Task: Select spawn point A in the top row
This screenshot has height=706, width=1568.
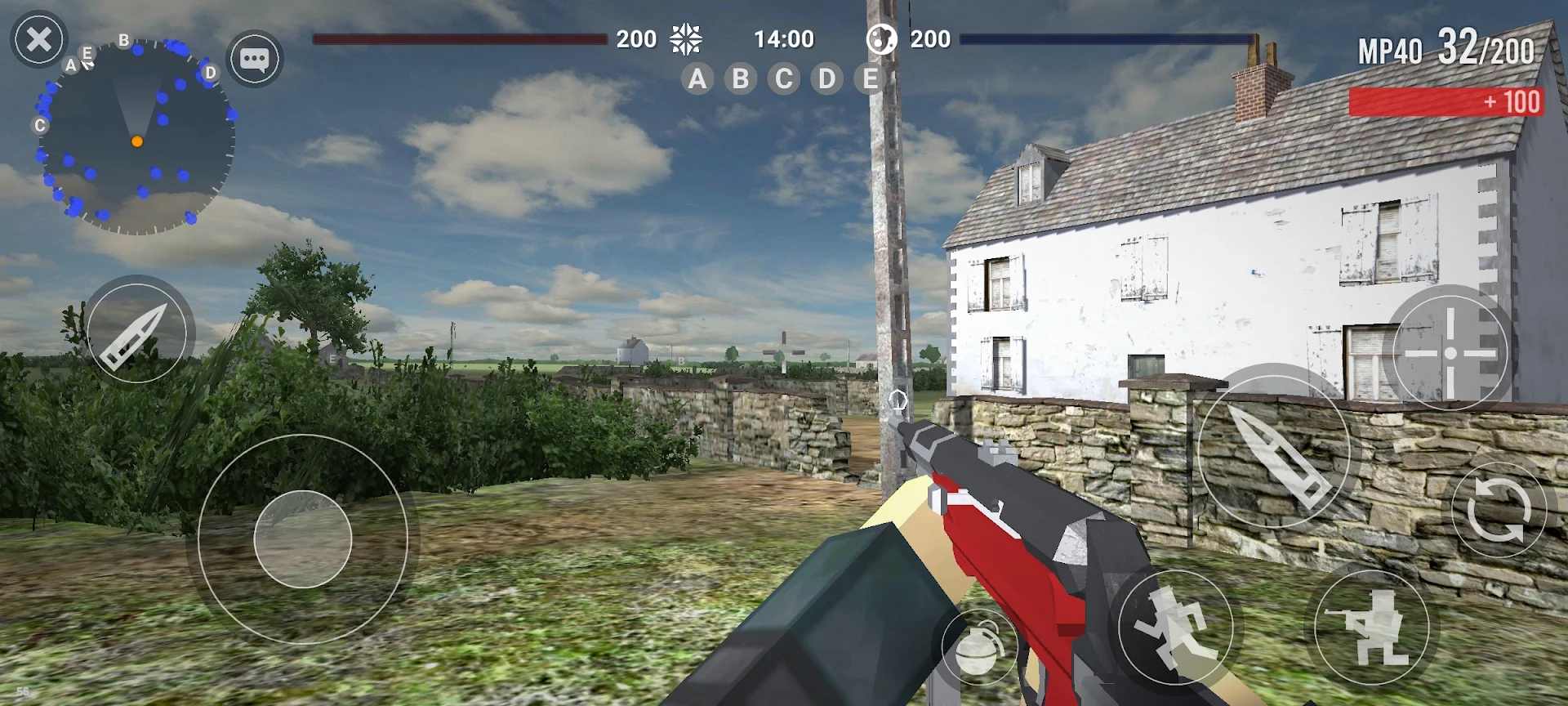Action: [x=697, y=79]
